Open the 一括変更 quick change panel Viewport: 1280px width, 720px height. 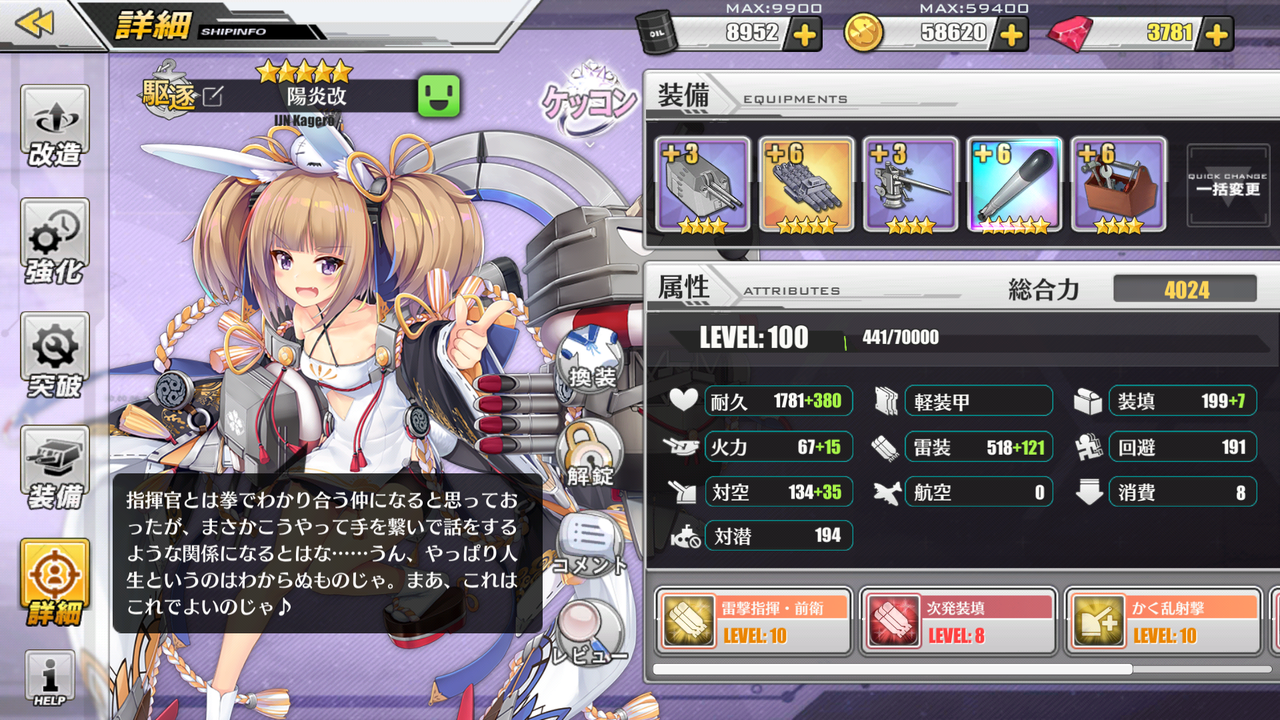tap(1227, 185)
